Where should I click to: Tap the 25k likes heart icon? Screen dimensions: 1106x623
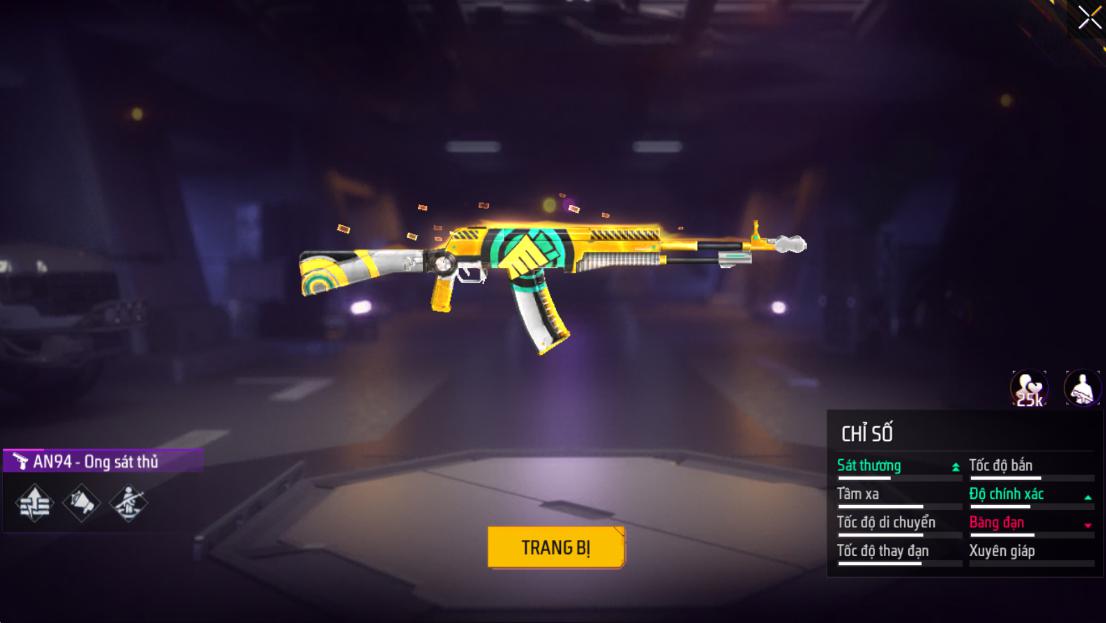1028,388
